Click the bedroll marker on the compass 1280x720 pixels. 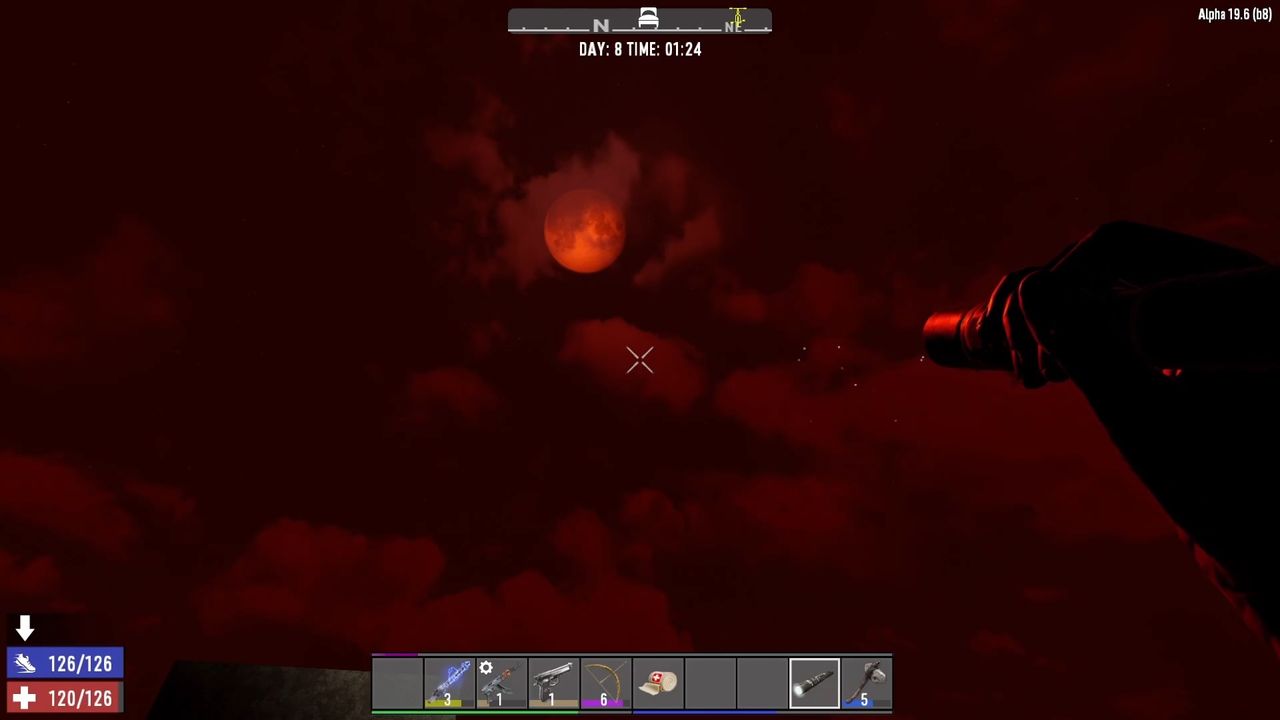648,18
